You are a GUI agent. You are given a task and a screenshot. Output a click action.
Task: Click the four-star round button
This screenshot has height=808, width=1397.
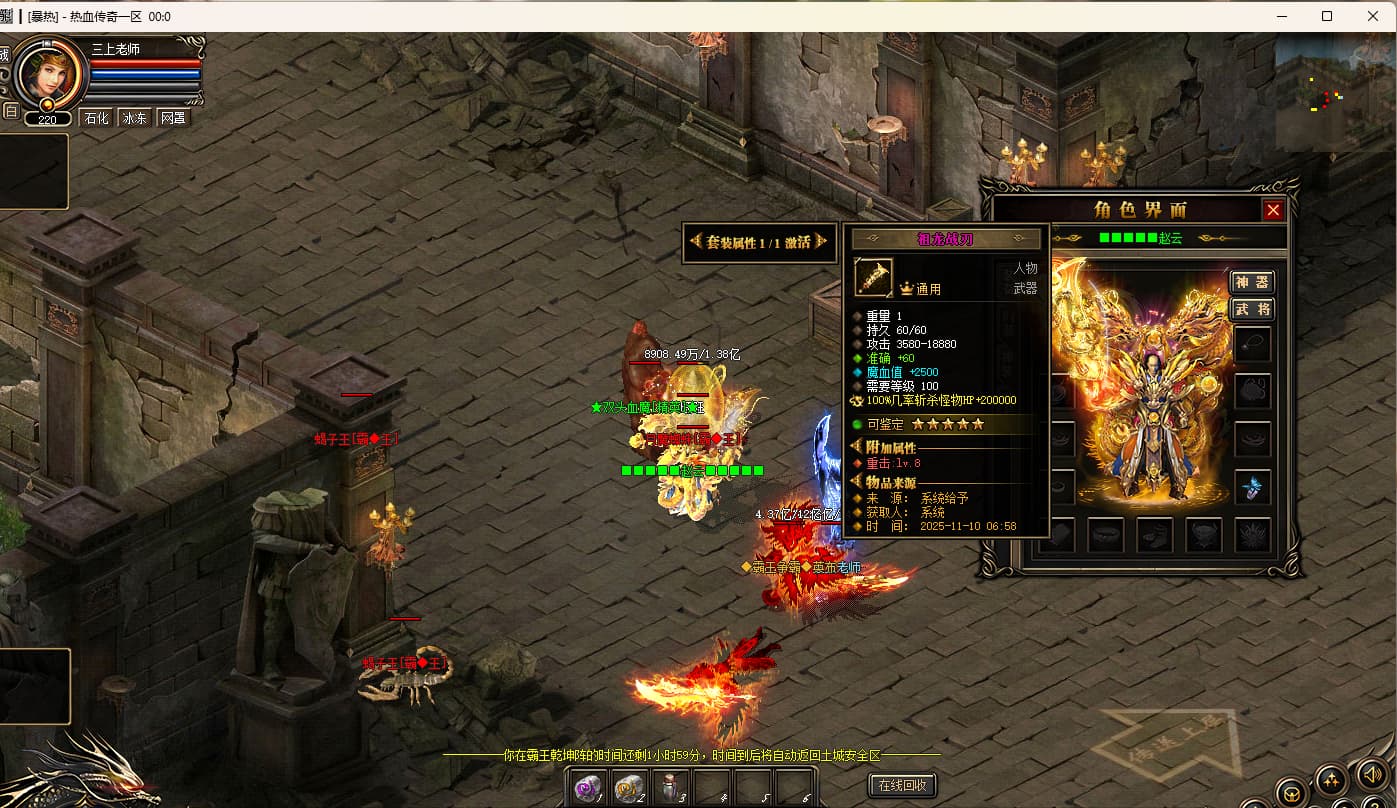tap(1331, 779)
